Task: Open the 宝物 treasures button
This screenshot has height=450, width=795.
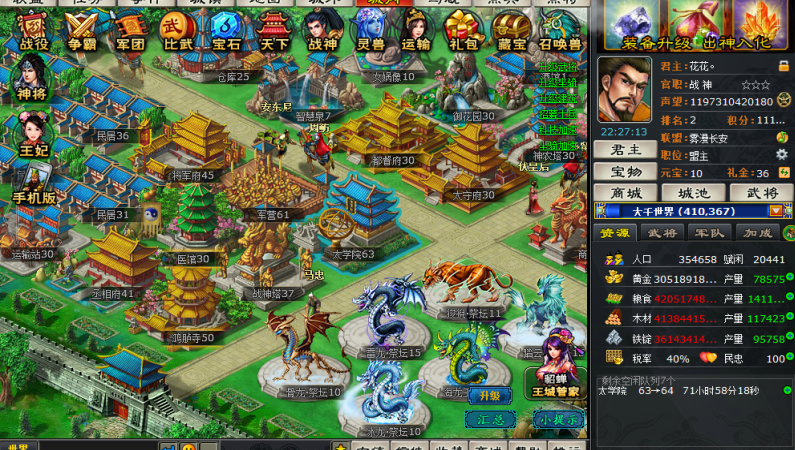Action: (x=626, y=171)
